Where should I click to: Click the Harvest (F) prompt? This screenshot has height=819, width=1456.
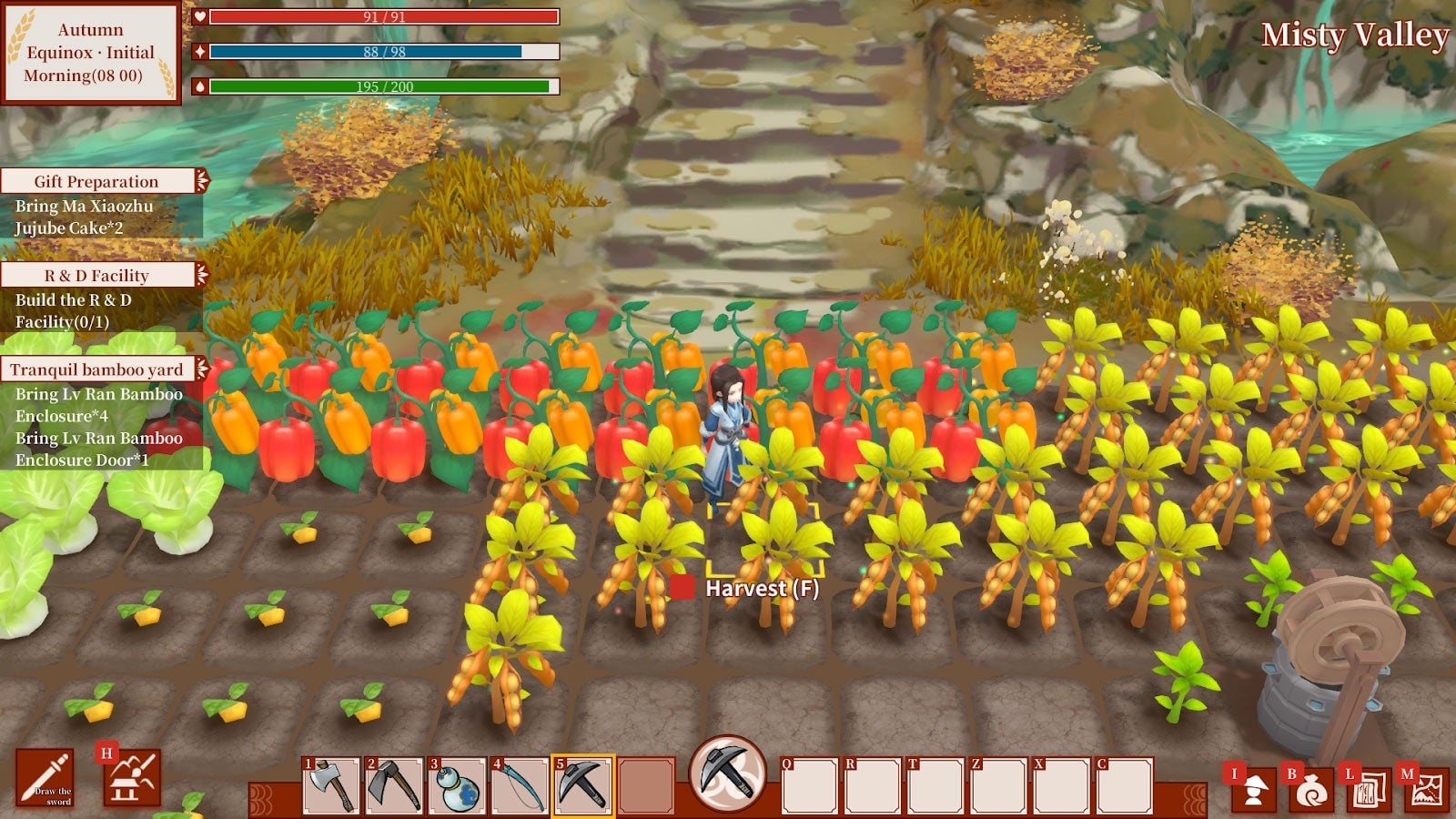(763, 588)
